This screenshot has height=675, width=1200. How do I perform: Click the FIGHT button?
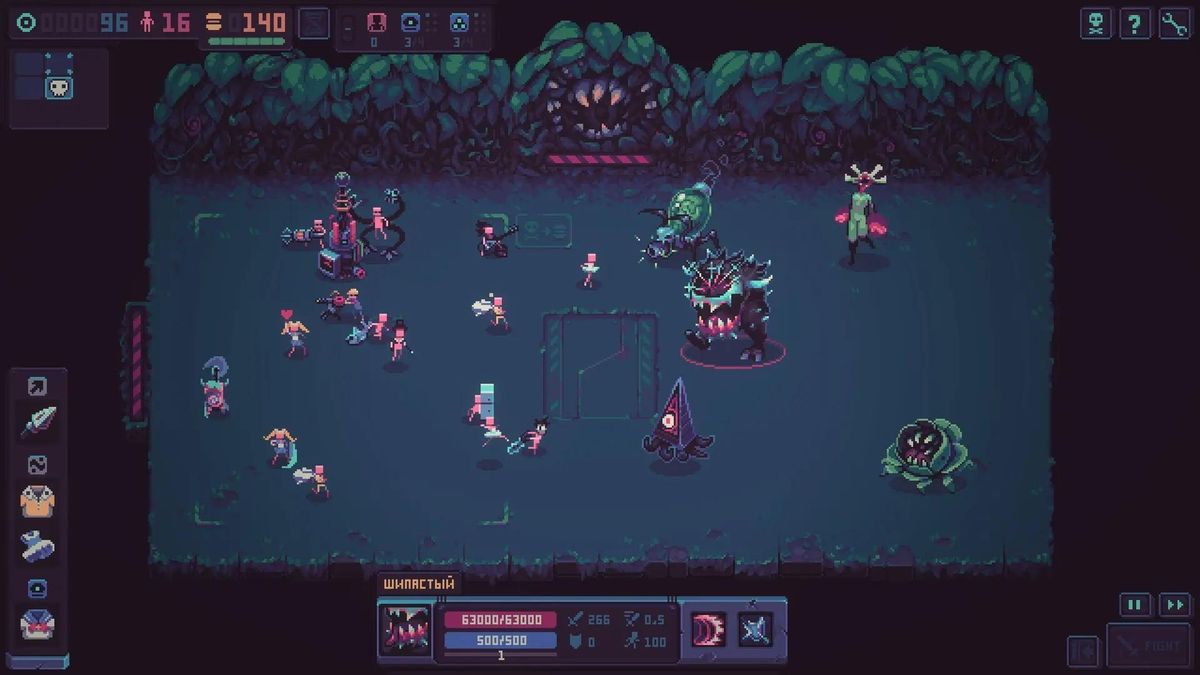tap(1149, 646)
